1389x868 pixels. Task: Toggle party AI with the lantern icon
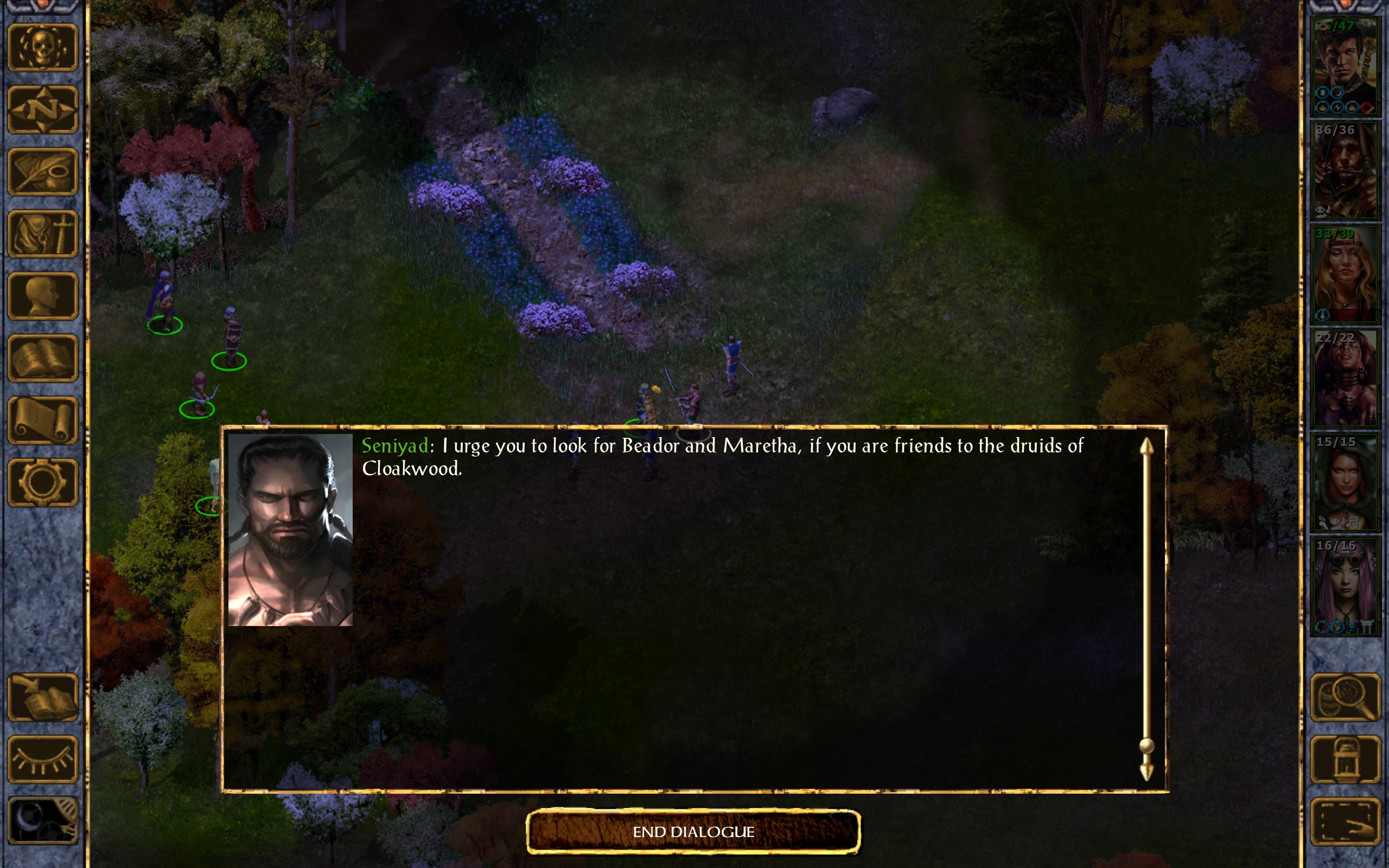tap(1345, 759)
